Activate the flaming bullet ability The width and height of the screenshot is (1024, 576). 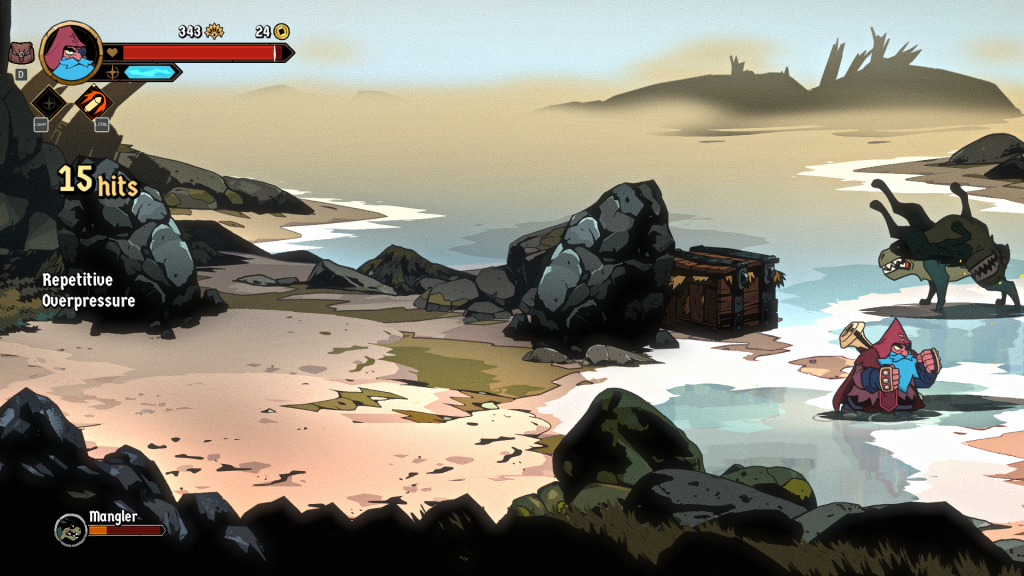point(94,101)
